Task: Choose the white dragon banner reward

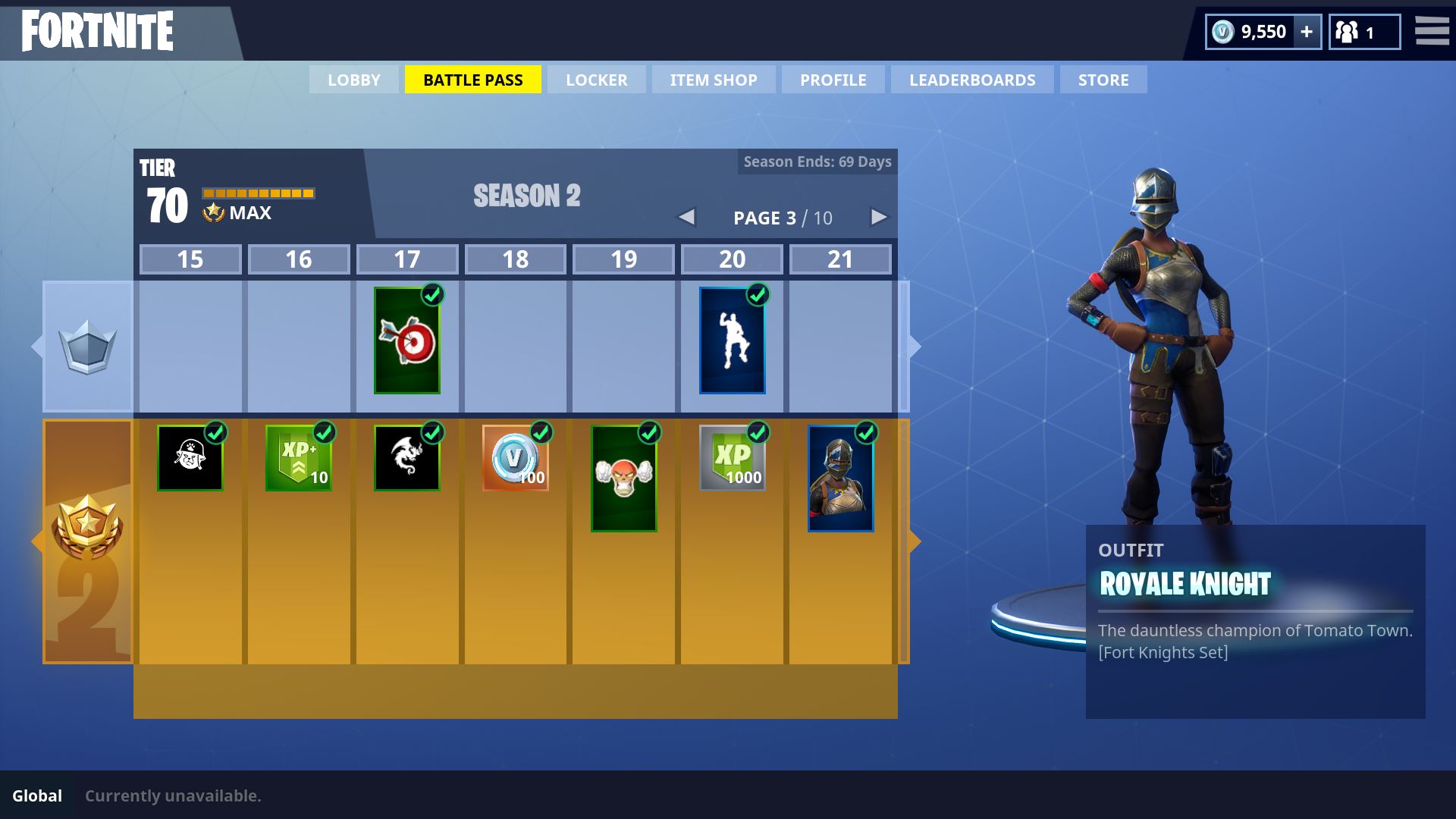Action: tap(407, 458)
